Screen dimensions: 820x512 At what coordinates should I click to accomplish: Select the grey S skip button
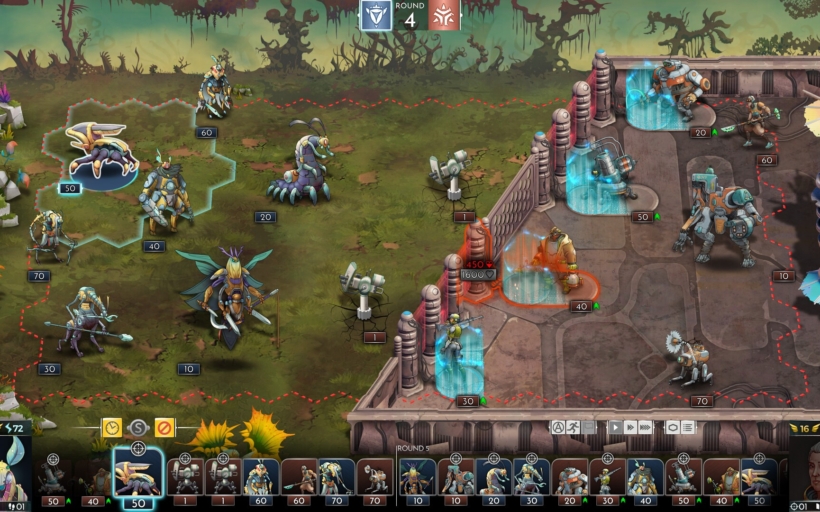138,428
